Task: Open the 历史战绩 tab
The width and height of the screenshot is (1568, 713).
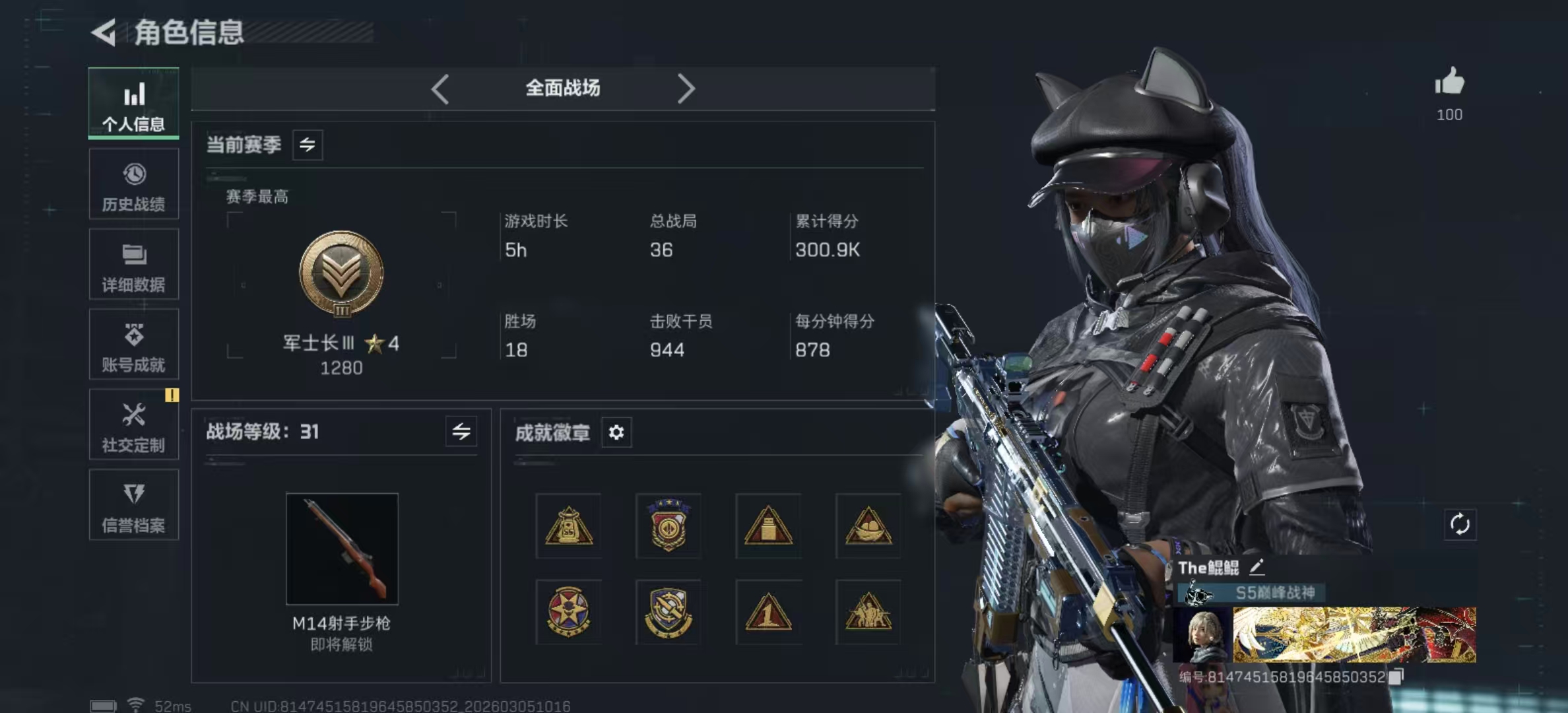Action: point(134,184)
